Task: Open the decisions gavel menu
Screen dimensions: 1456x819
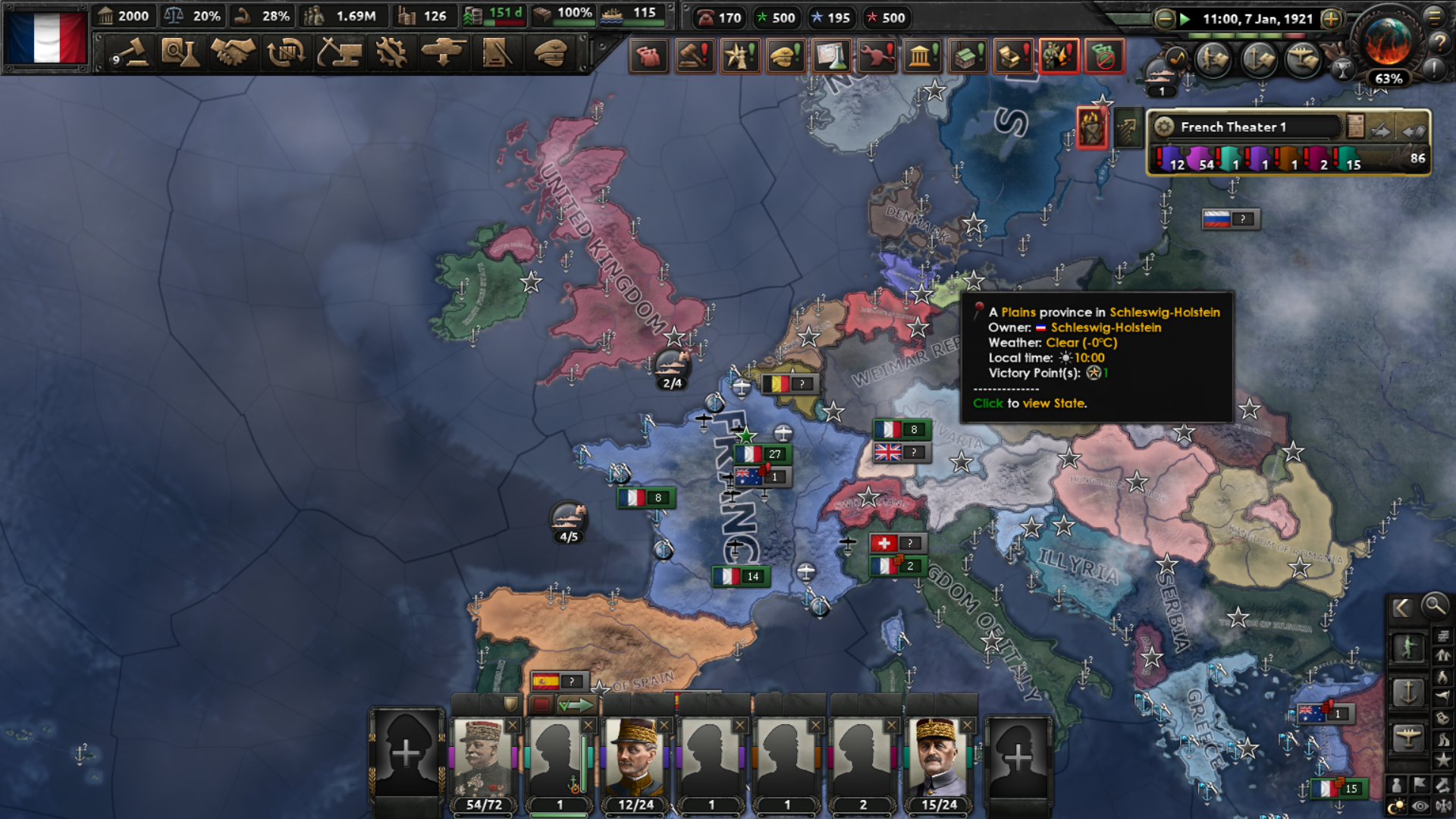Action: [130, 53]
